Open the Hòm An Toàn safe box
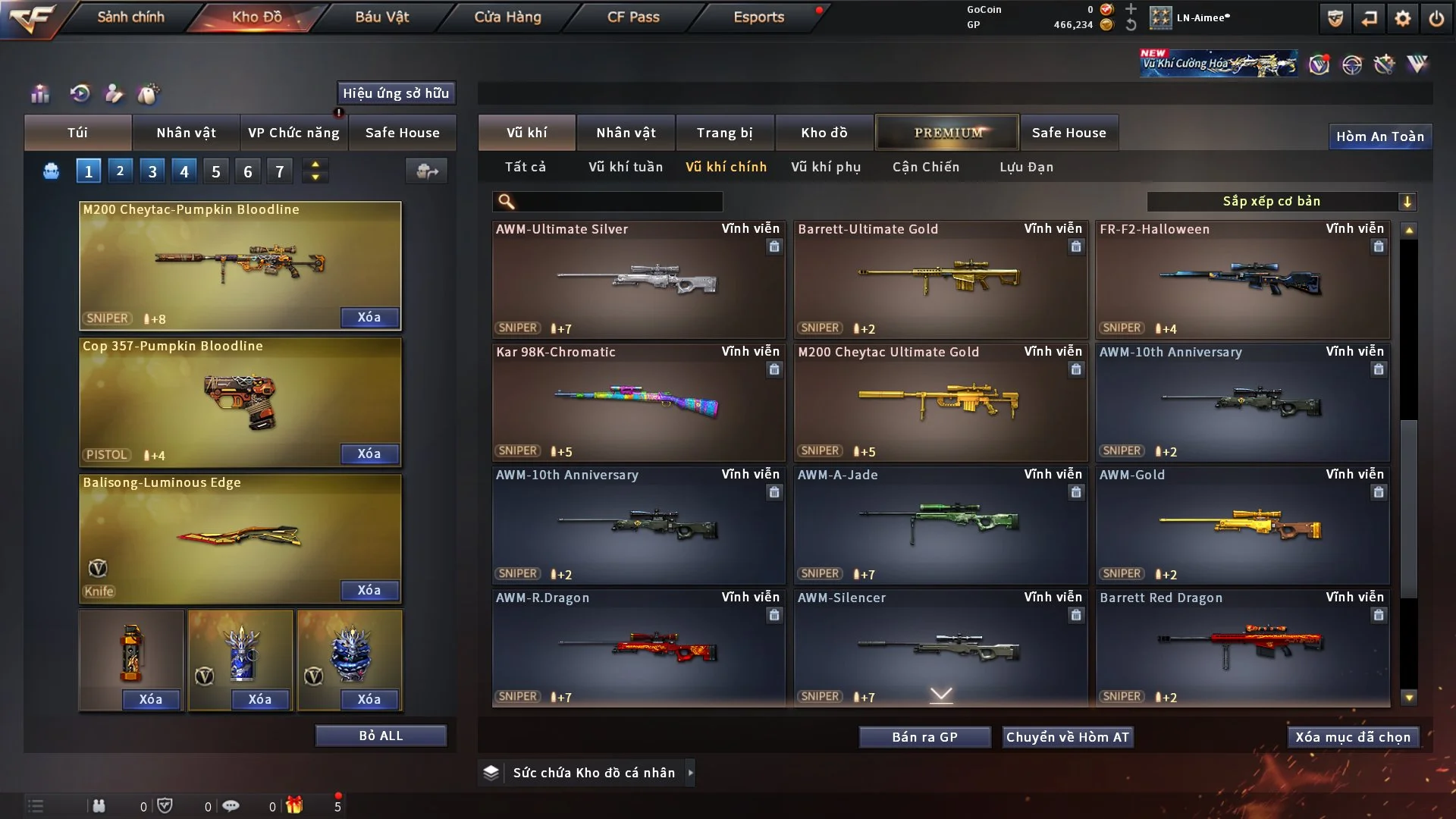Screen dimensions: 1456x819 point(1379,136)
